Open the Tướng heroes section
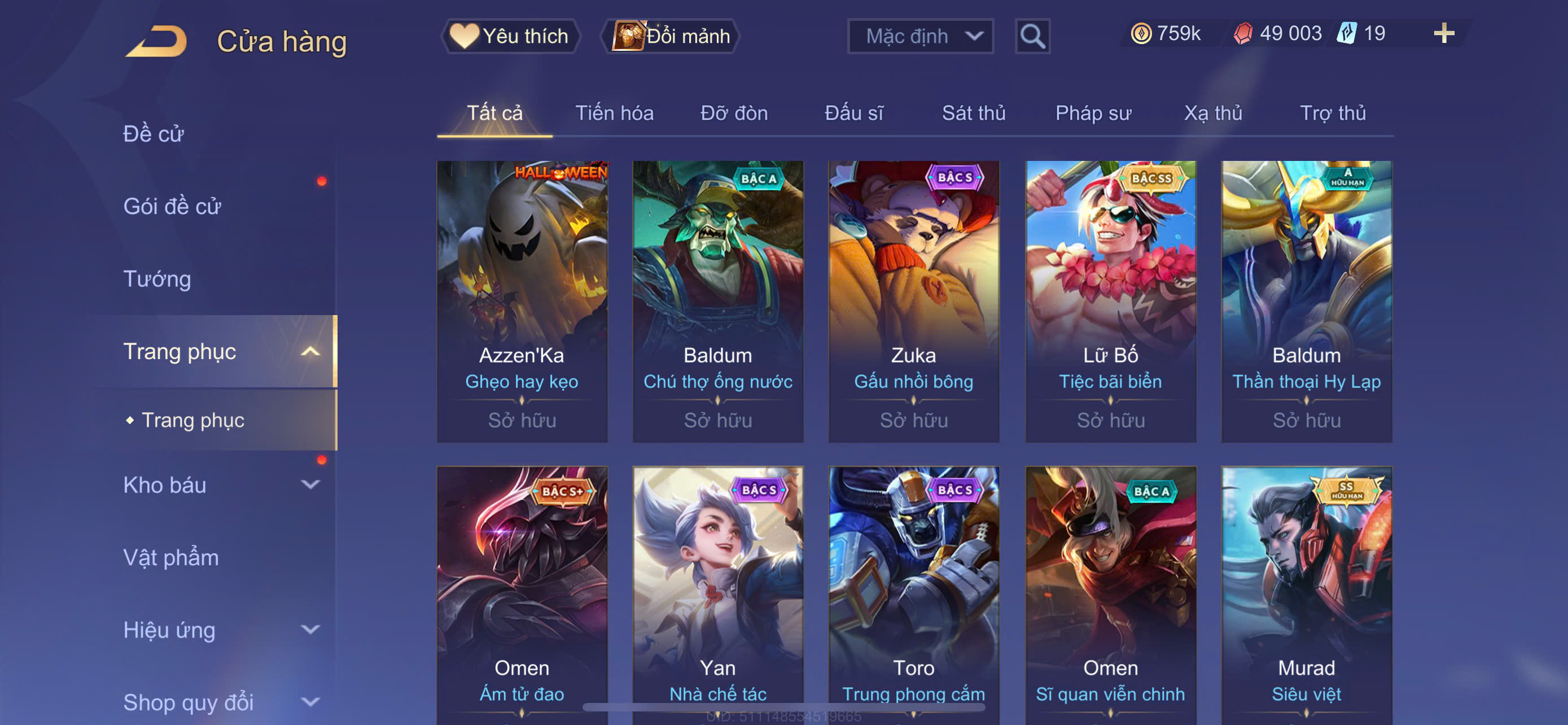Viewport: 1568px width, 725px height. 157,279
